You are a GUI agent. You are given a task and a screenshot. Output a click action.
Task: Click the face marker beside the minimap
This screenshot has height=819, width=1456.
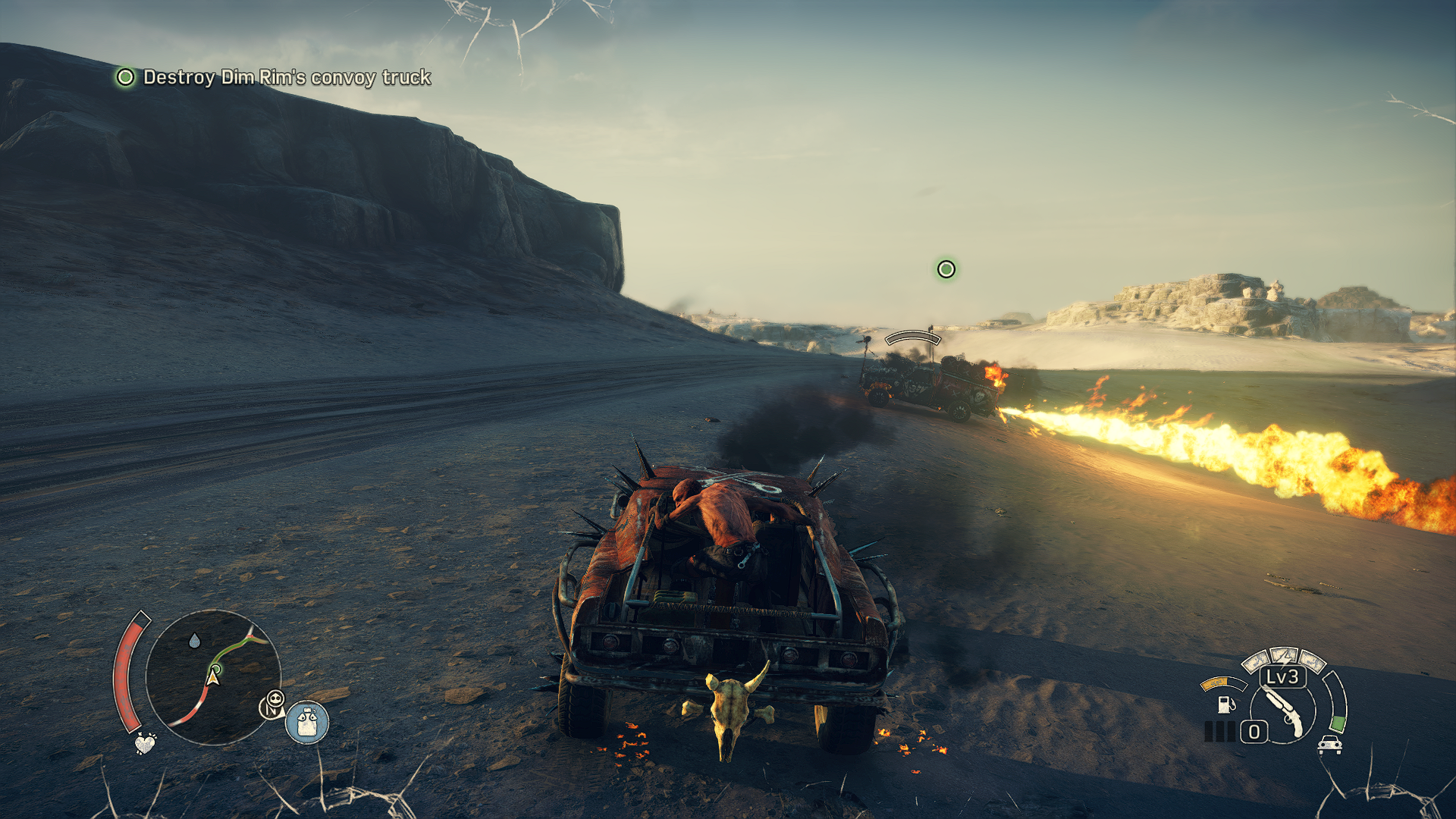click(273, 704)
